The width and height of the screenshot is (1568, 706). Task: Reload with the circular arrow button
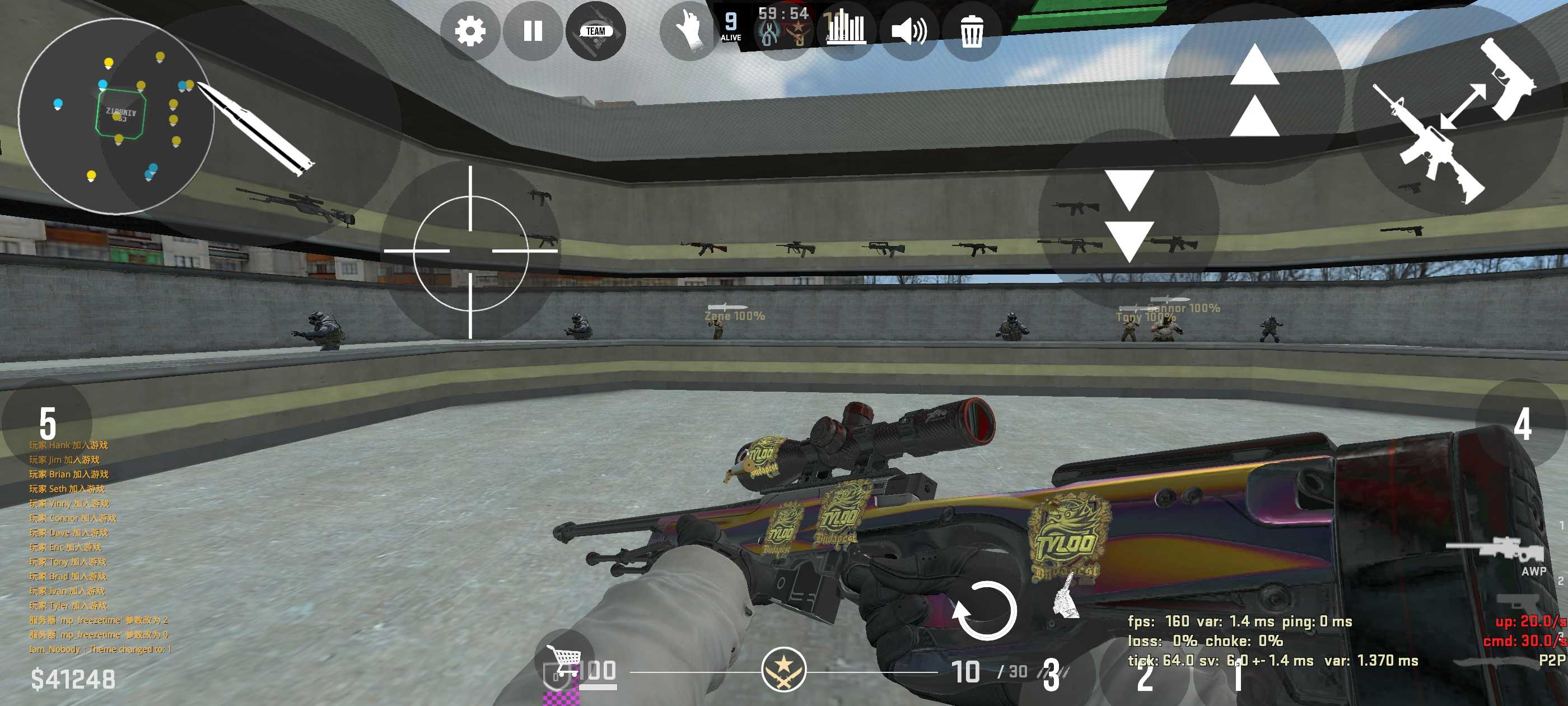pos(984,611)
